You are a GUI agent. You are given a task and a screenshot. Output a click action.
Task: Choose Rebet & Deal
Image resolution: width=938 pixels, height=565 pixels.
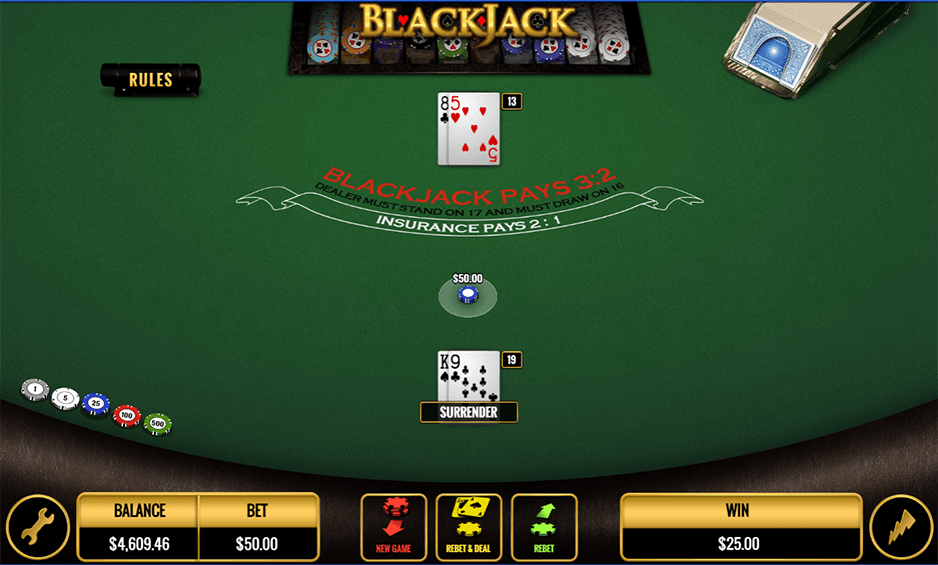point(469,527)
